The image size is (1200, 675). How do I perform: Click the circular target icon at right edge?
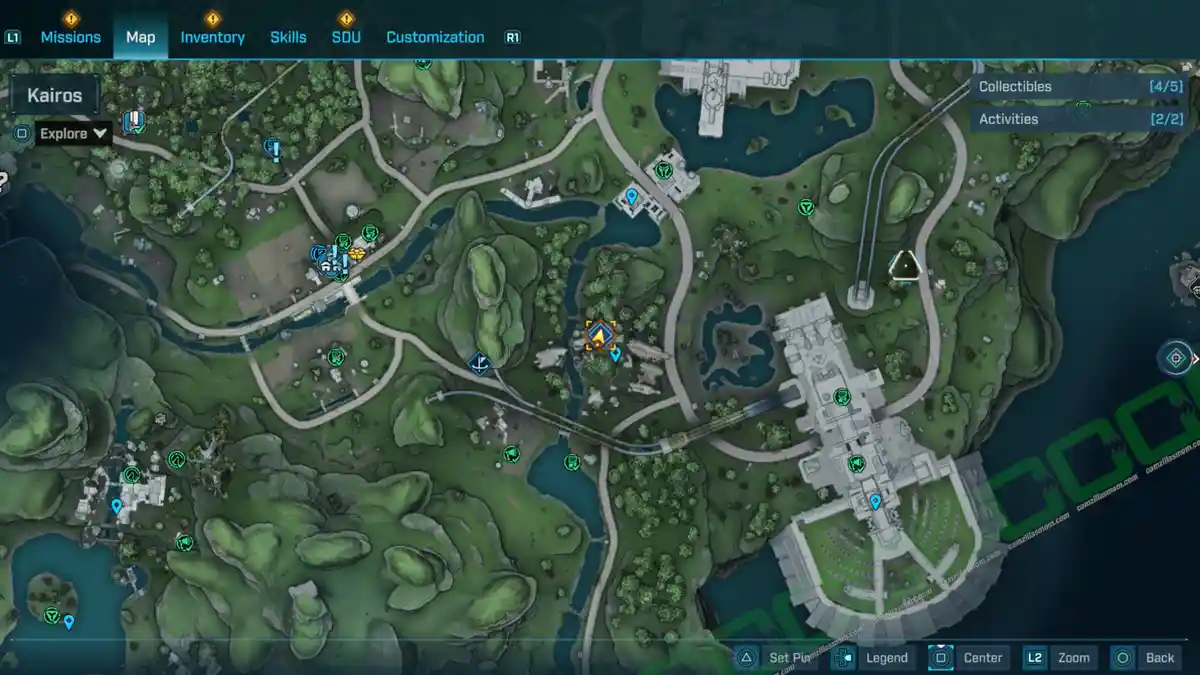pos(1175,357)
